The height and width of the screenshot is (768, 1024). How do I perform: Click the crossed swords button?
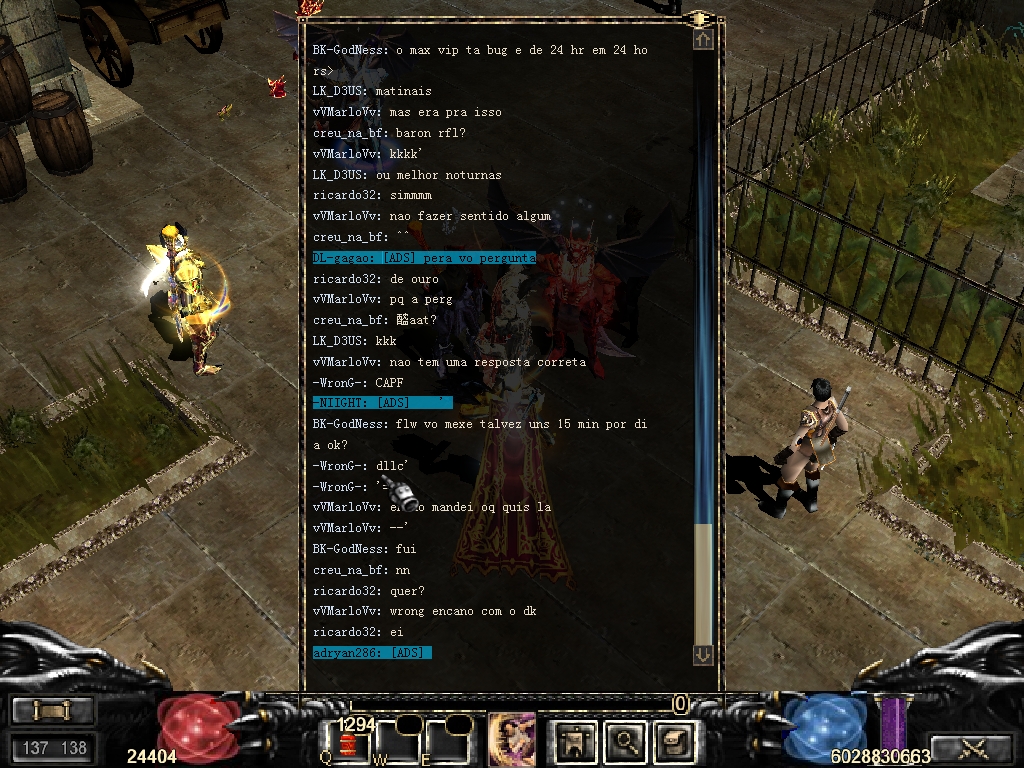972,747
